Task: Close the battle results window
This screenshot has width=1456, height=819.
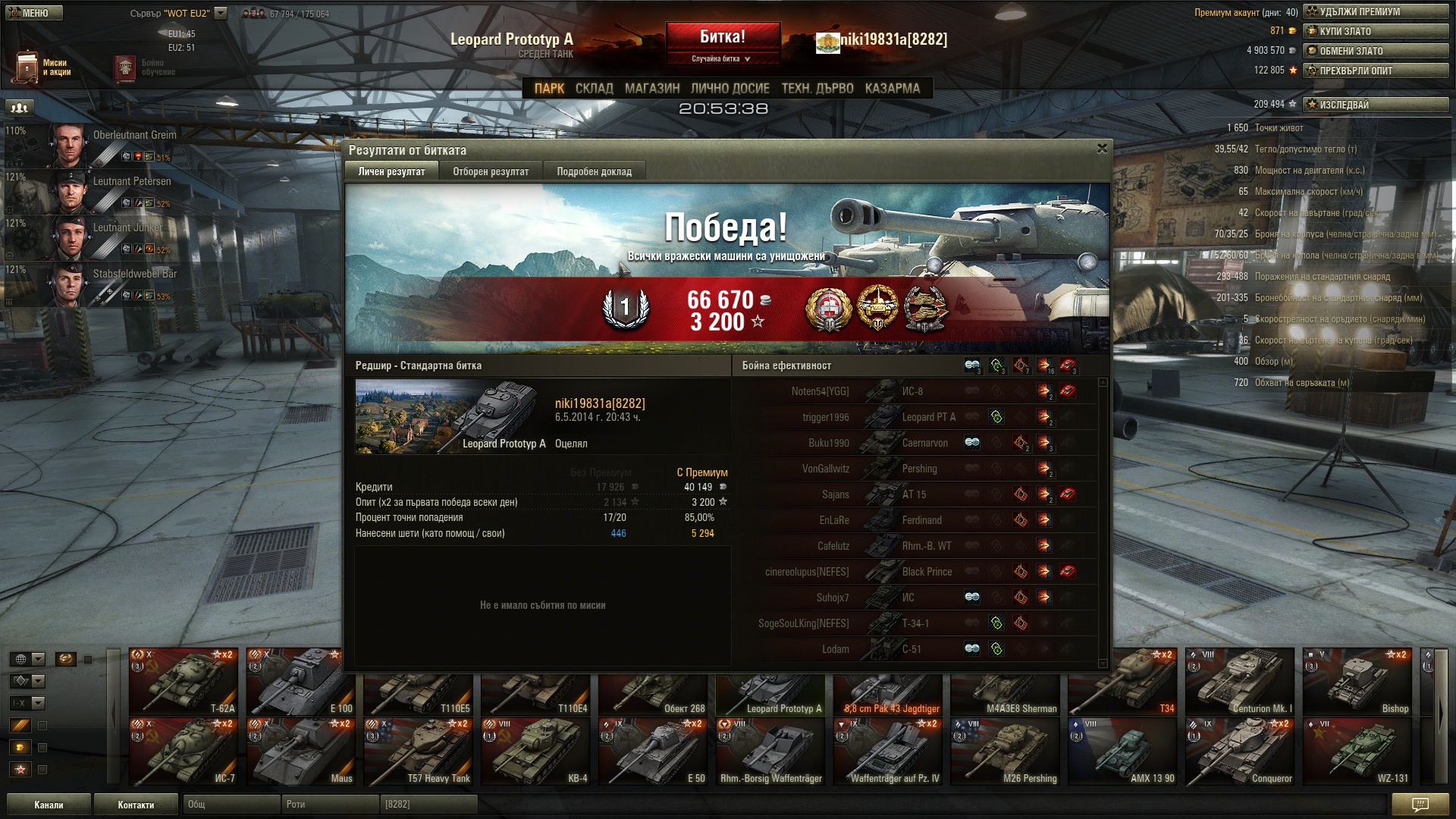Action: (x=1102, y=149)
